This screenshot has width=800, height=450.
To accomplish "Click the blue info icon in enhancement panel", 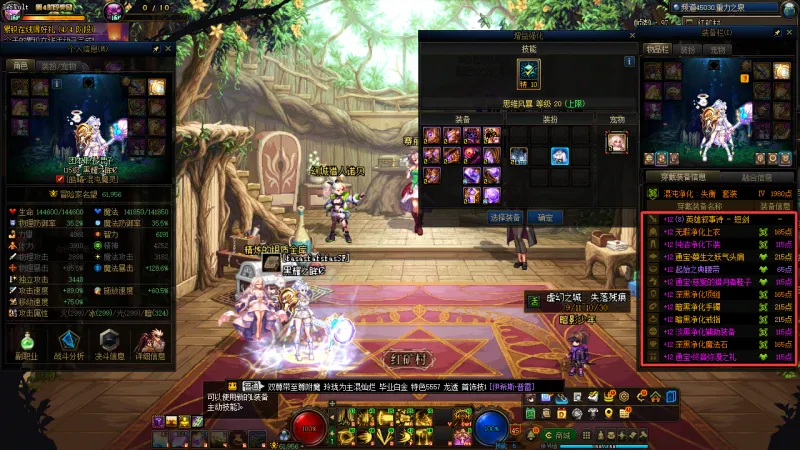I will tap(629, 62).
